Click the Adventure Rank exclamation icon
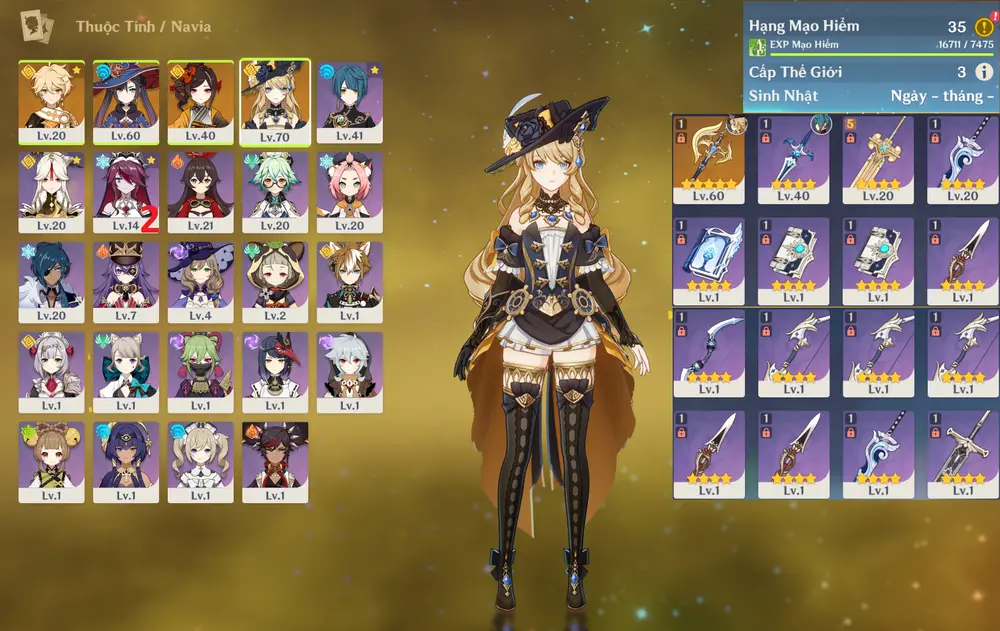This screenshot has width=1000, height=631. tap(984, 27)
